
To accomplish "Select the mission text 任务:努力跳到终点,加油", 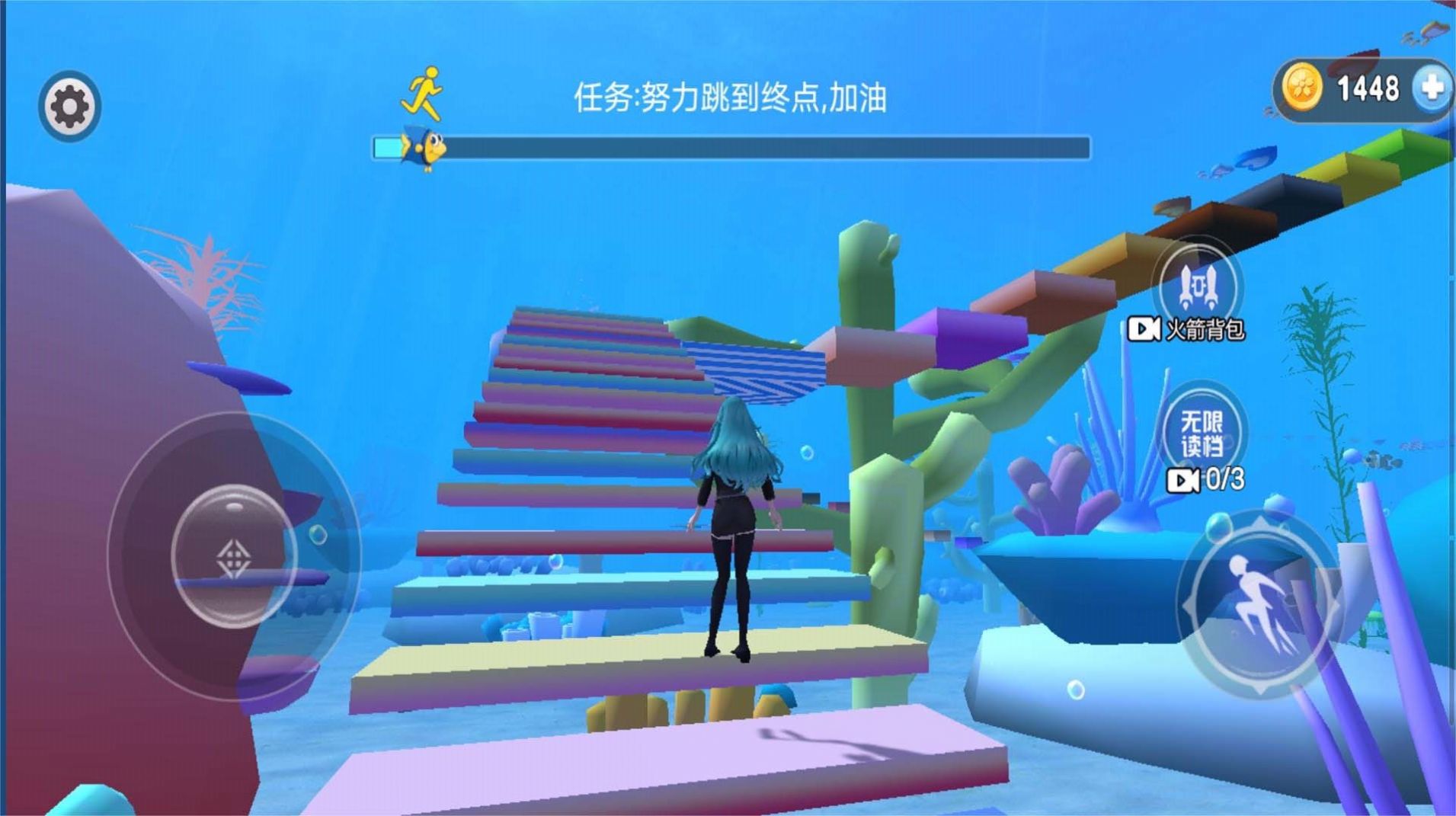I will tap(731, 96).
